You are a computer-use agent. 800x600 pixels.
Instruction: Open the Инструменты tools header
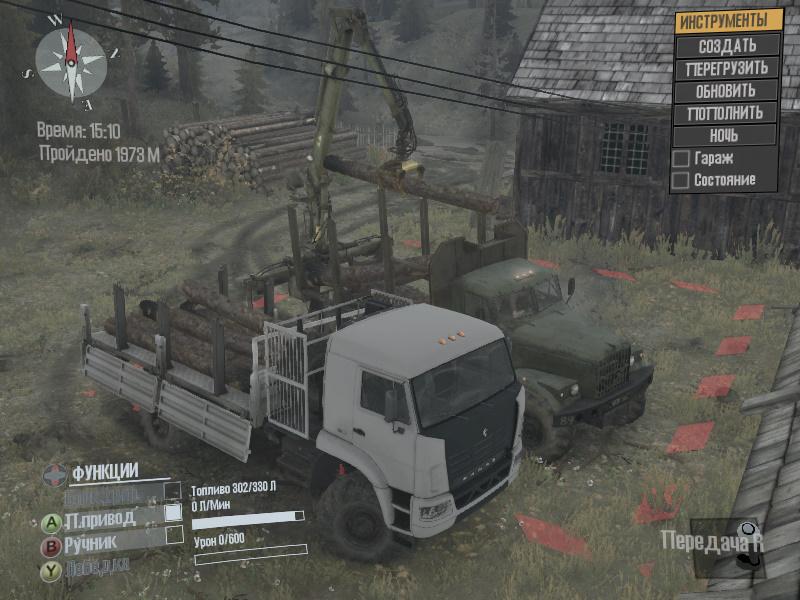pos(727,21)
